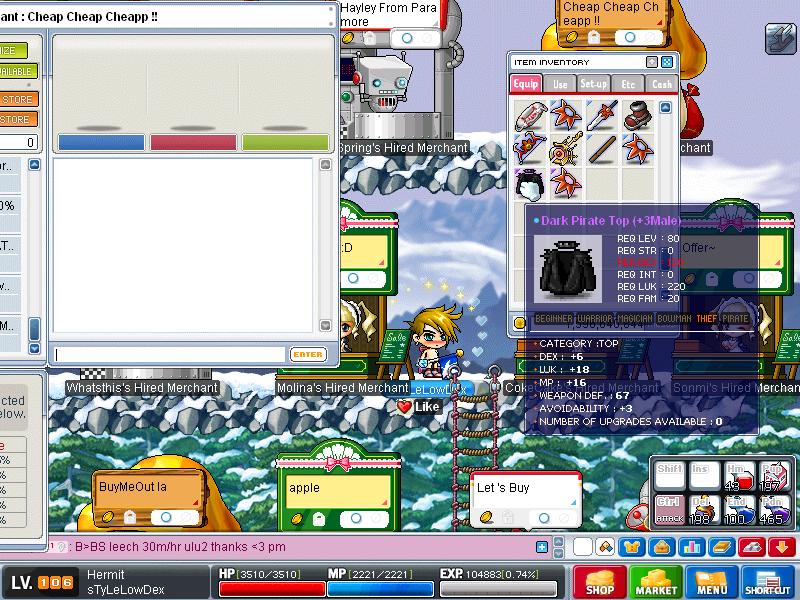Show the Cash inventory tab
Image resolution: width=800 pixels, height=600 pixels.
pos(662,85)
